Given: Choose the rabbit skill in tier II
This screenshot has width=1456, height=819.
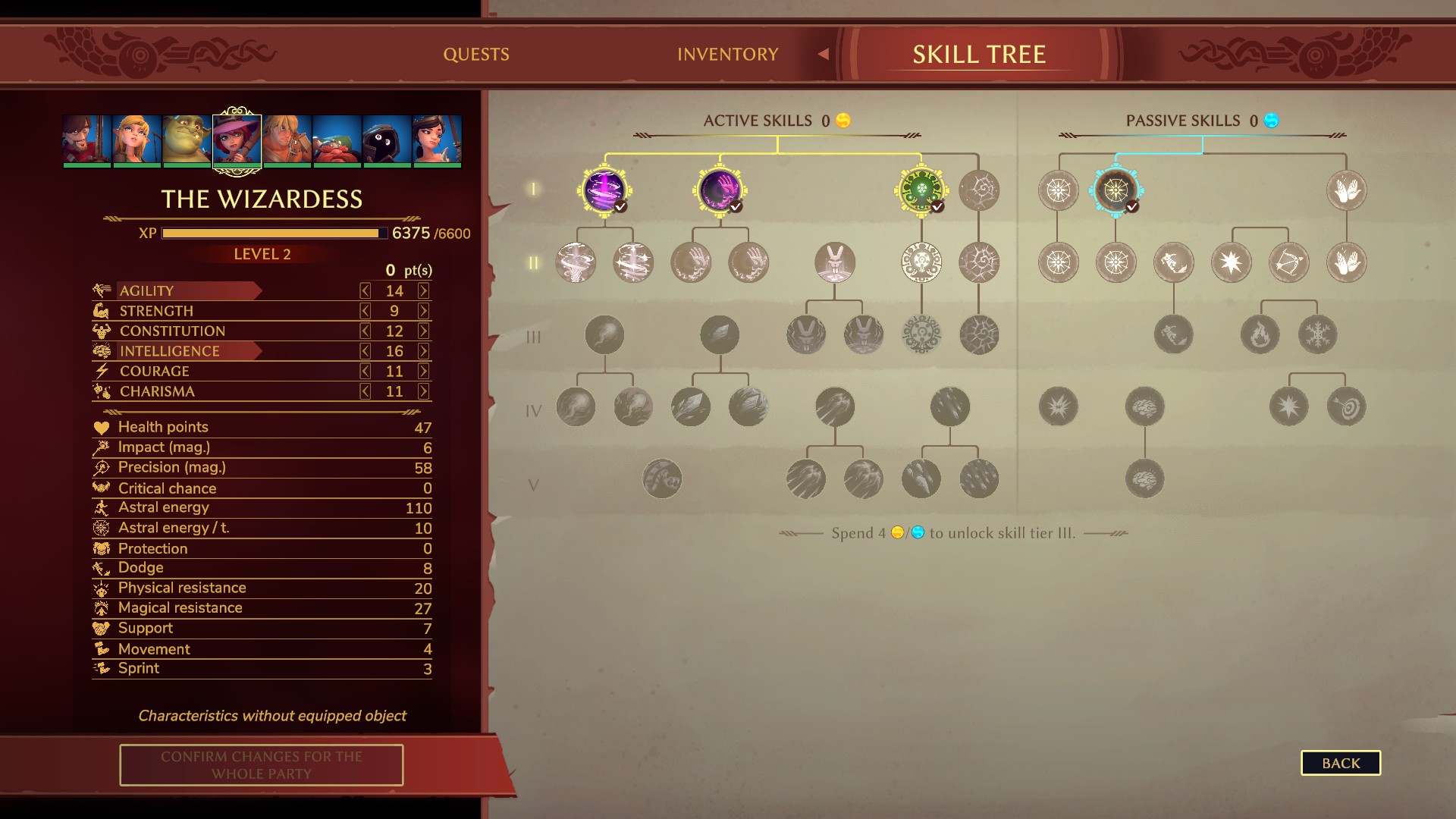Looking at the screenshot, I should pyautogui.click(x=834, y=262).
